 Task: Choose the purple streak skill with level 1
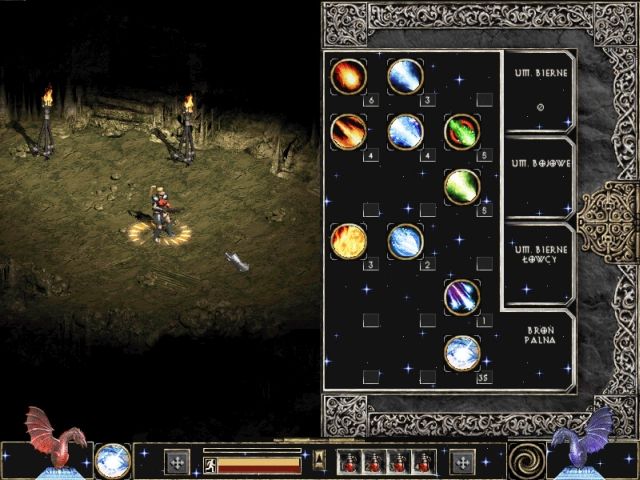click(x=462, y=296)
